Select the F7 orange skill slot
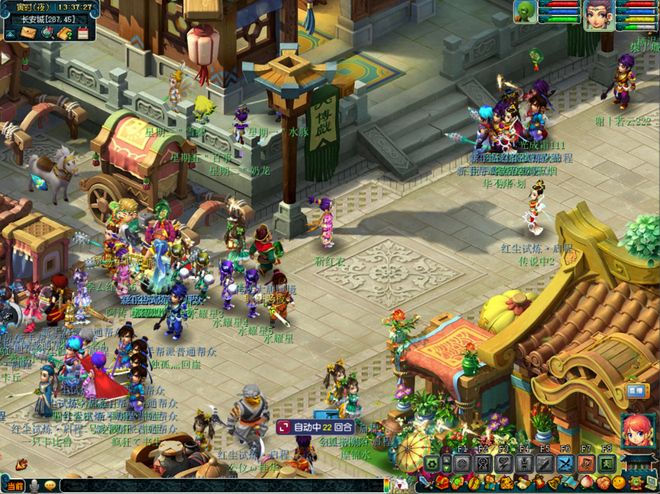 [x=587, y=464]
